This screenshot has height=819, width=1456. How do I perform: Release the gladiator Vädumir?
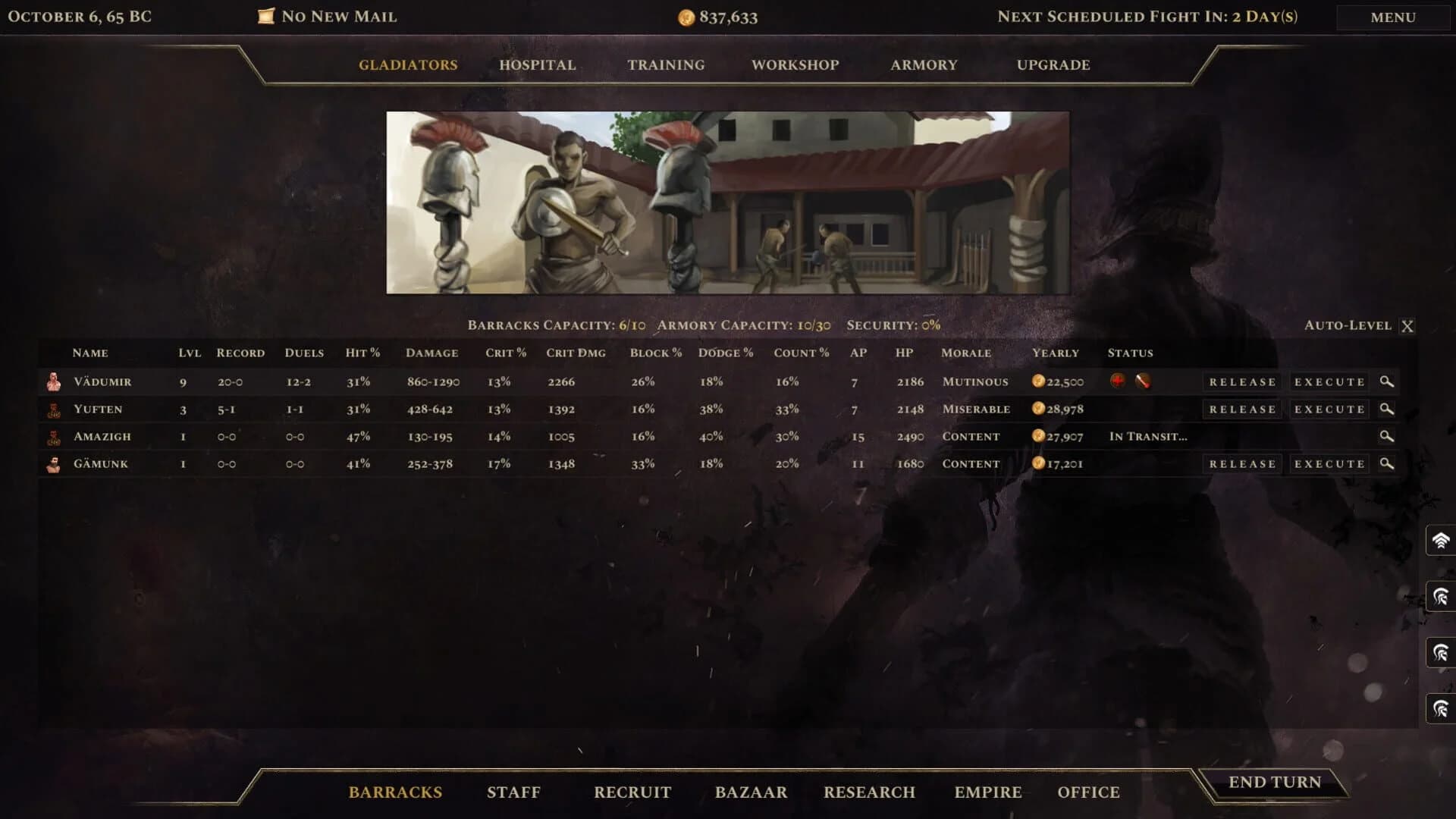(x=1242, y=382)
